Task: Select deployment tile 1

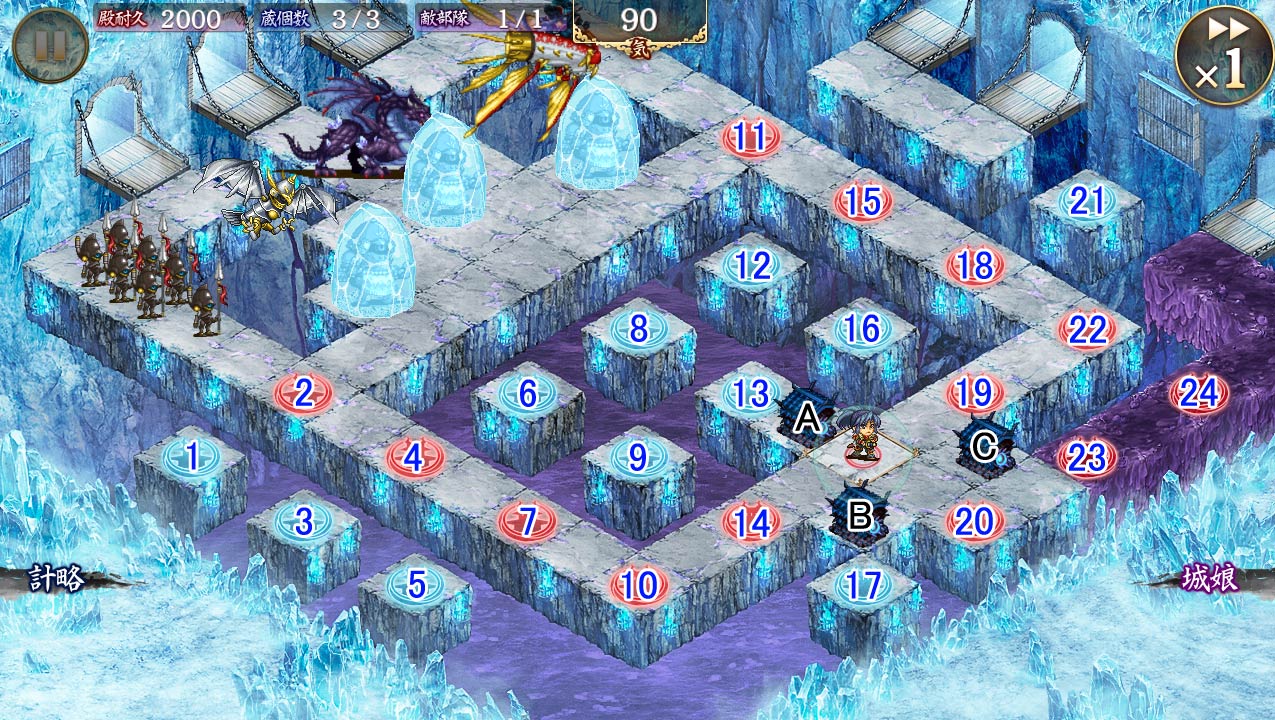Action: click(x=191, y=458)
